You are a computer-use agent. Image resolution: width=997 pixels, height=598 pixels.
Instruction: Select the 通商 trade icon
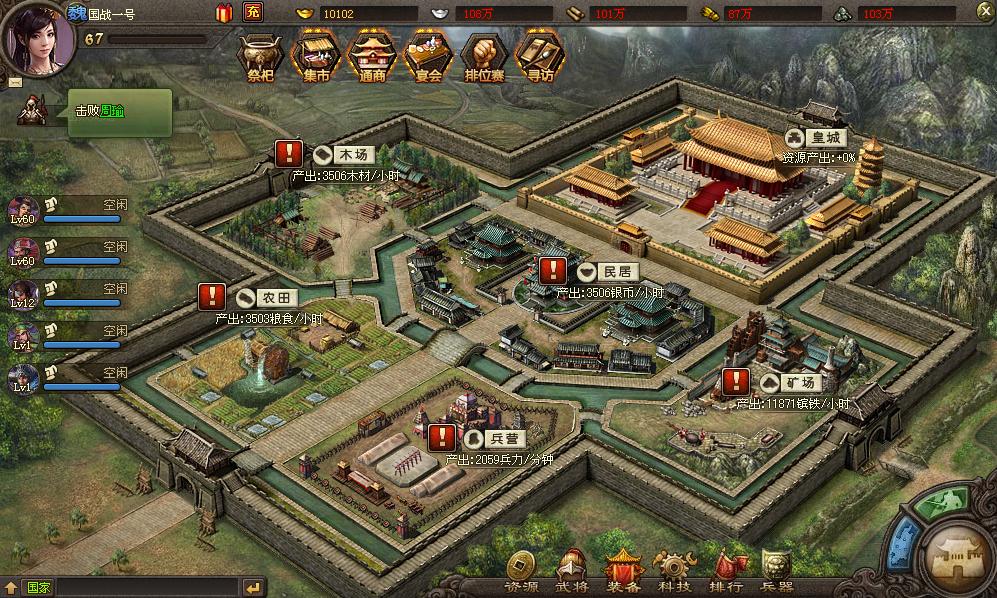point(370,58)
